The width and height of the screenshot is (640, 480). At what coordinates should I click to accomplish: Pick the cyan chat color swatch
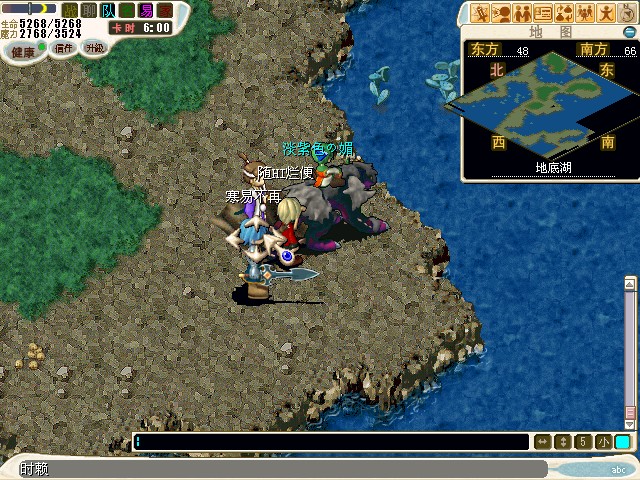[x=622, y=442]
